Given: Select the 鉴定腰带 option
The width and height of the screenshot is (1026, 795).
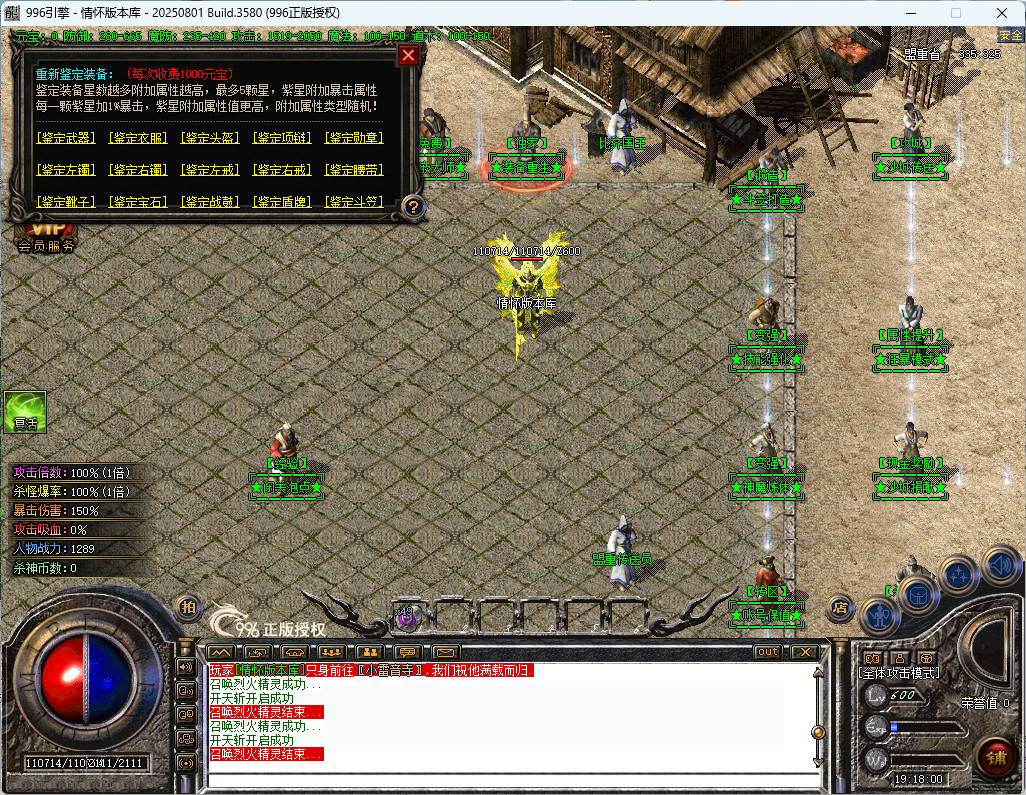Looking at the screenshot, I should coord(354,170).
